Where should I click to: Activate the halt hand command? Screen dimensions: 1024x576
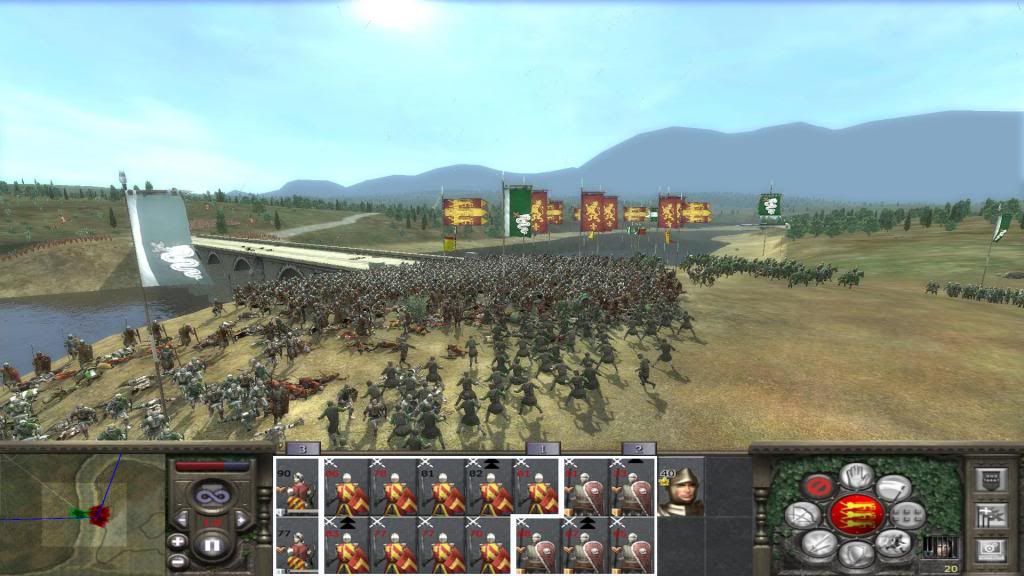854,476
